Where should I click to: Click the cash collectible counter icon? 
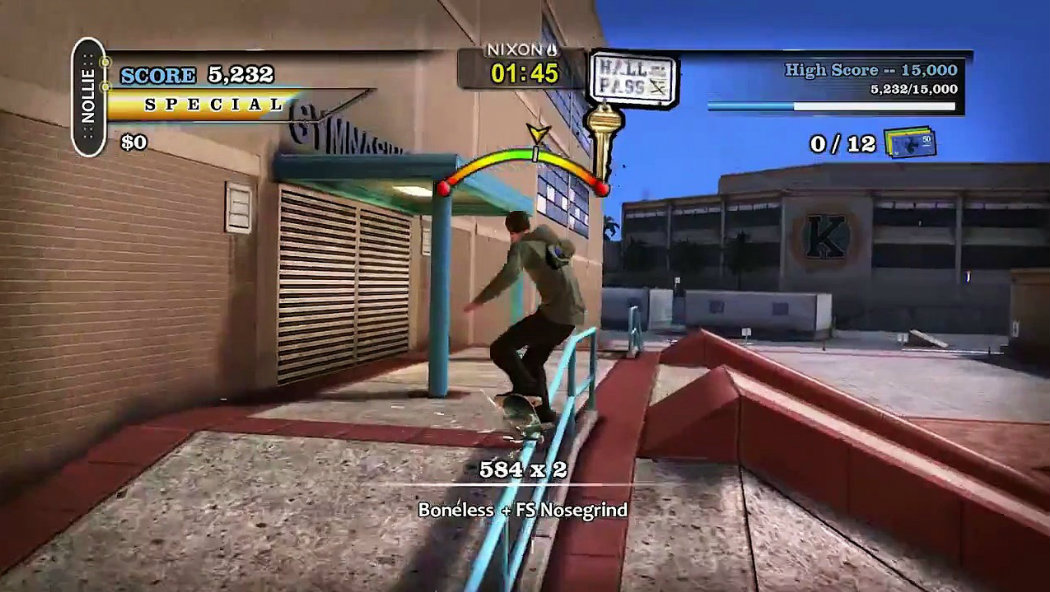[x=909, y=142]
